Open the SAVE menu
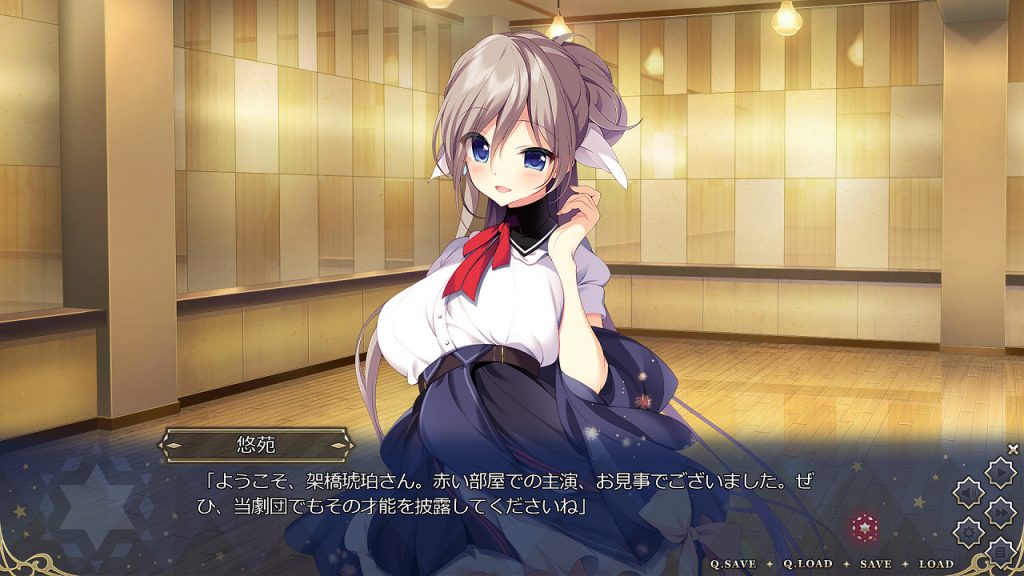Viewport: 1024px width, 576px height. (875, 564)
